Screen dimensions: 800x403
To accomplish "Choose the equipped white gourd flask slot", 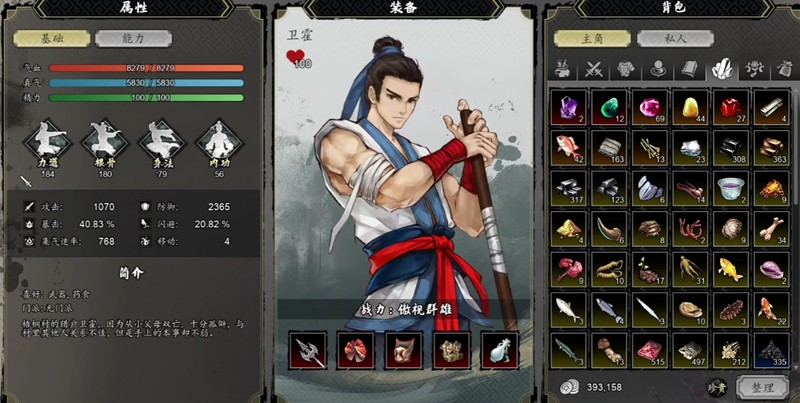I will pyautogui.click(x=499, y=350).
